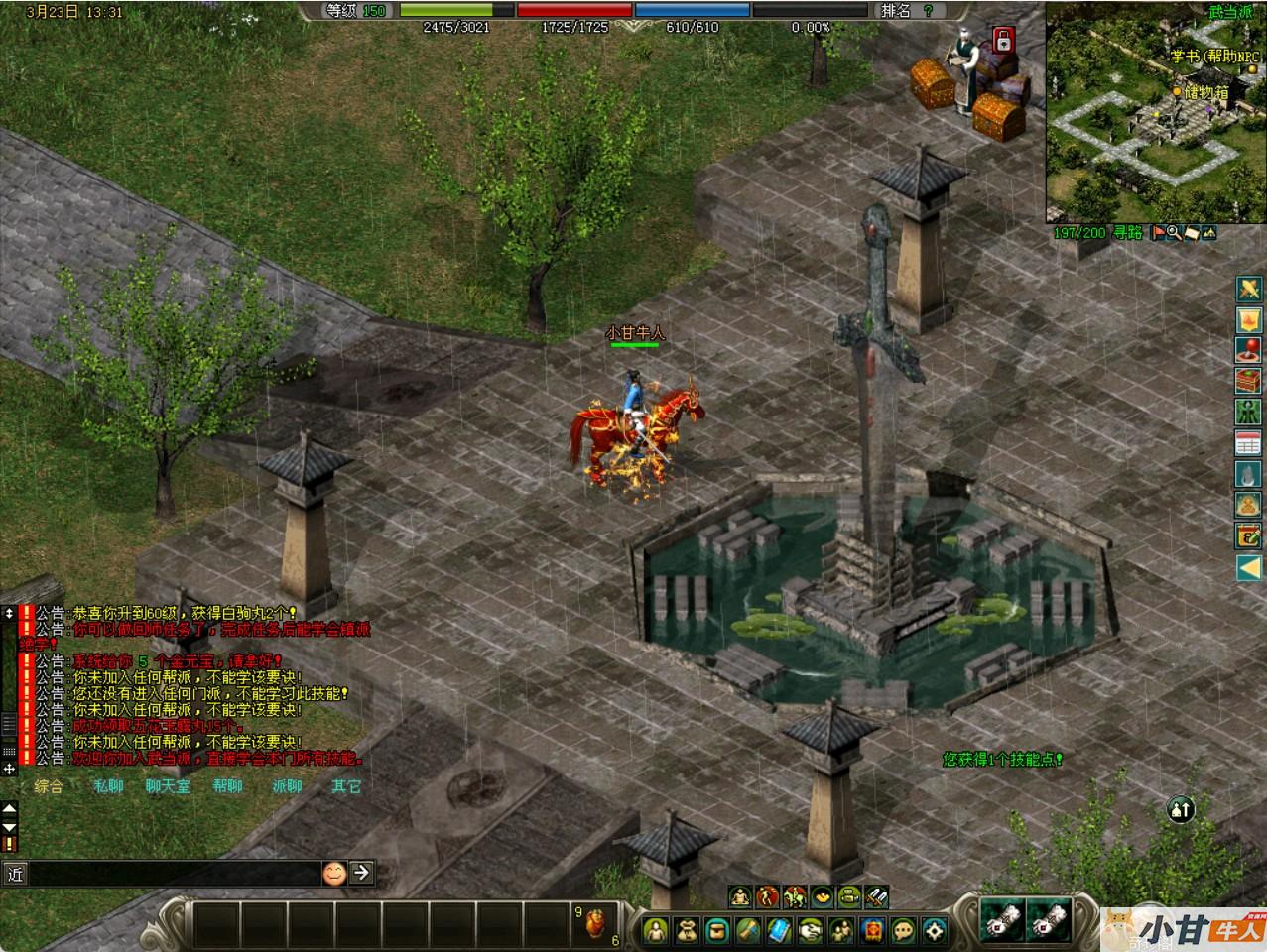Toggle the red padlock icon

click(x=1003, y=42)
